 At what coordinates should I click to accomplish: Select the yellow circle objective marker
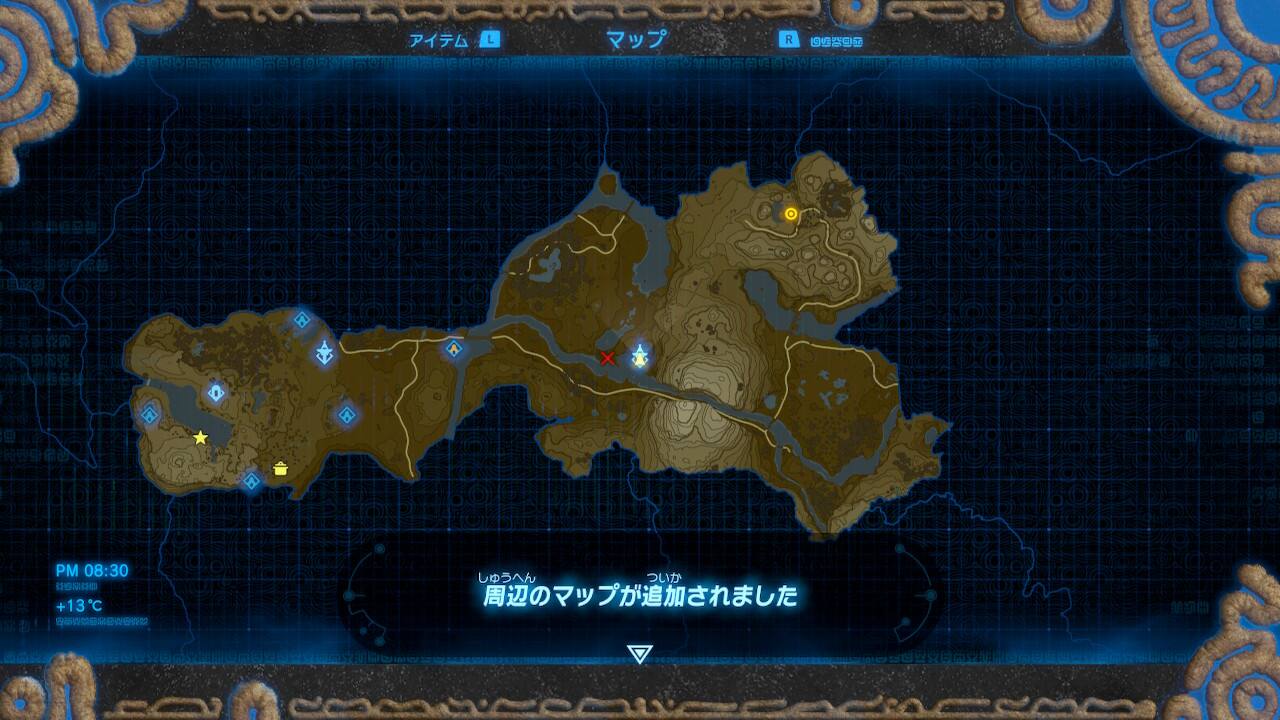pyautogui.click(x=791, y=213)
